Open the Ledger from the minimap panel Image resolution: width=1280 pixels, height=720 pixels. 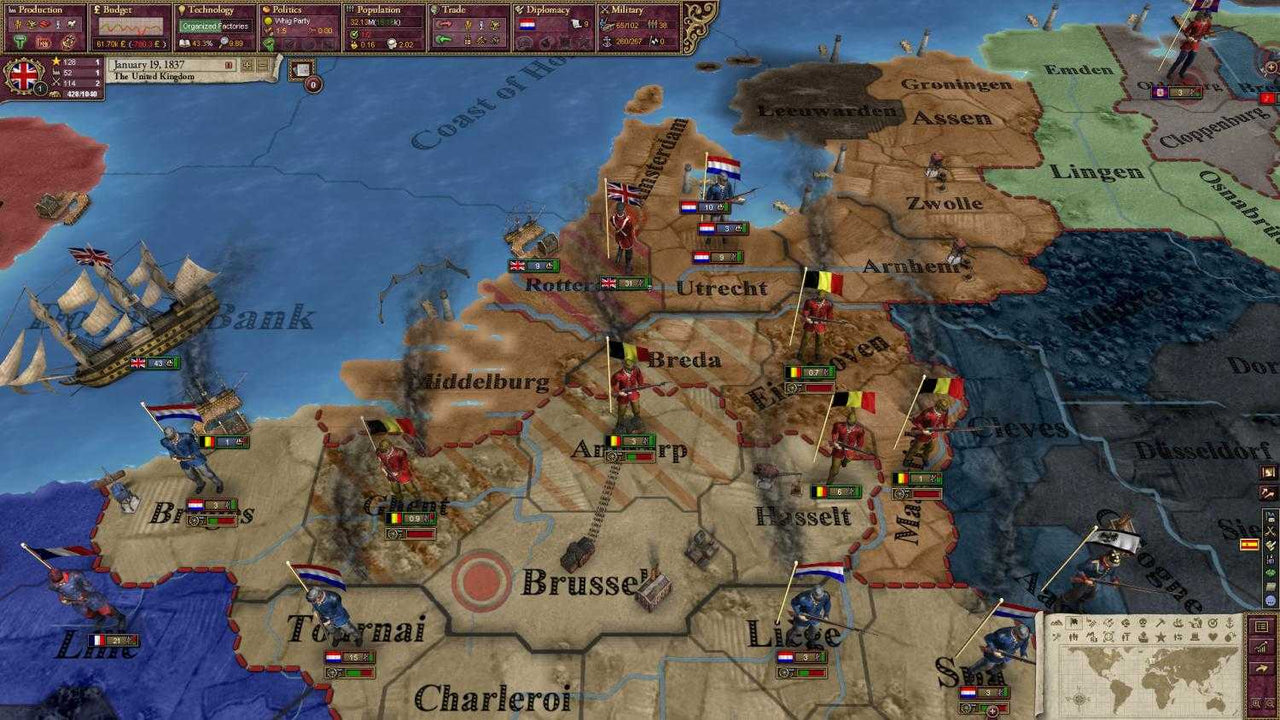pyautogui.click(x=1261, y=626)
